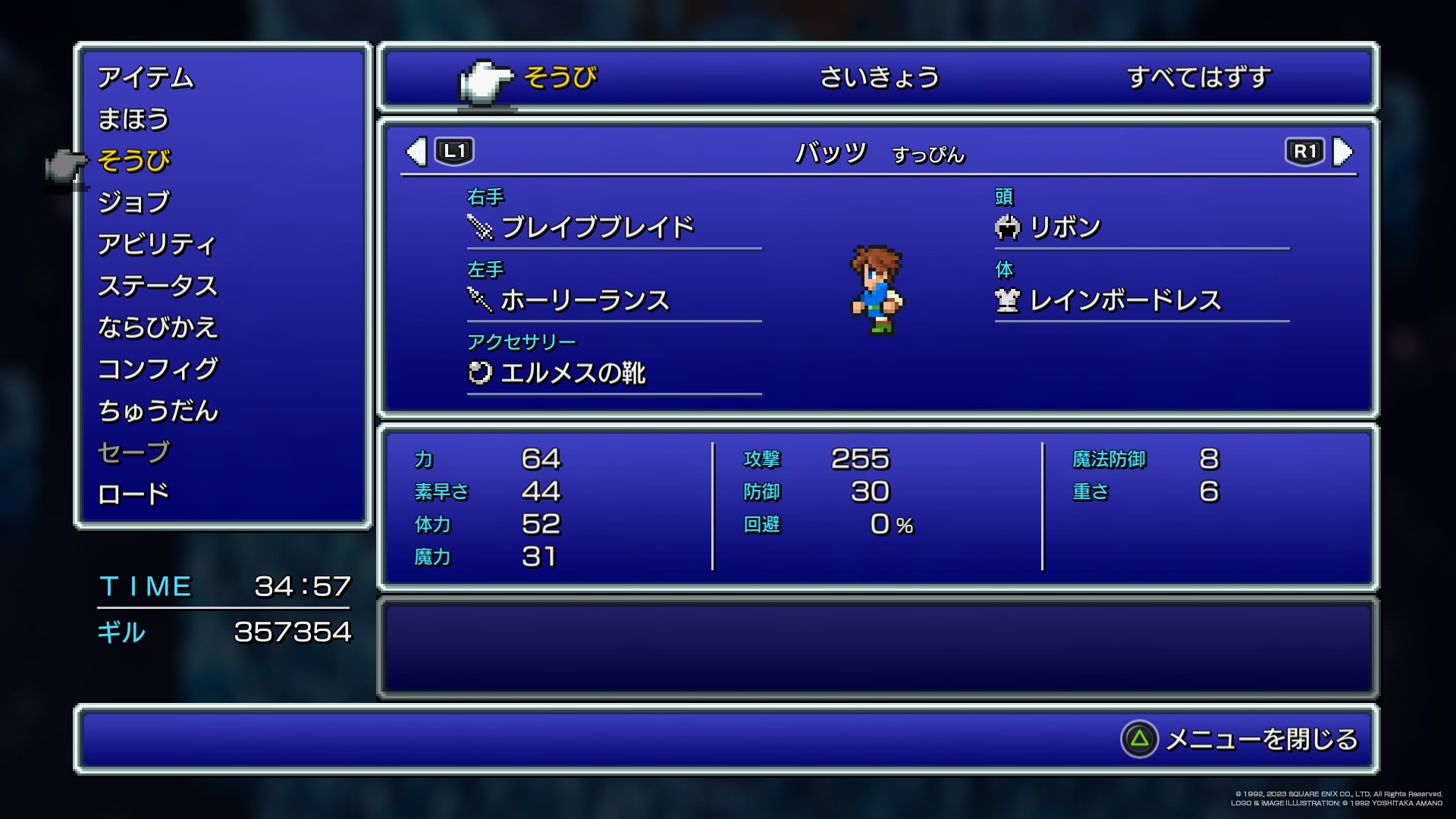Select まほう in the main menu
Viewport: 1456px width, 819px height.
[x=133, y=119]
